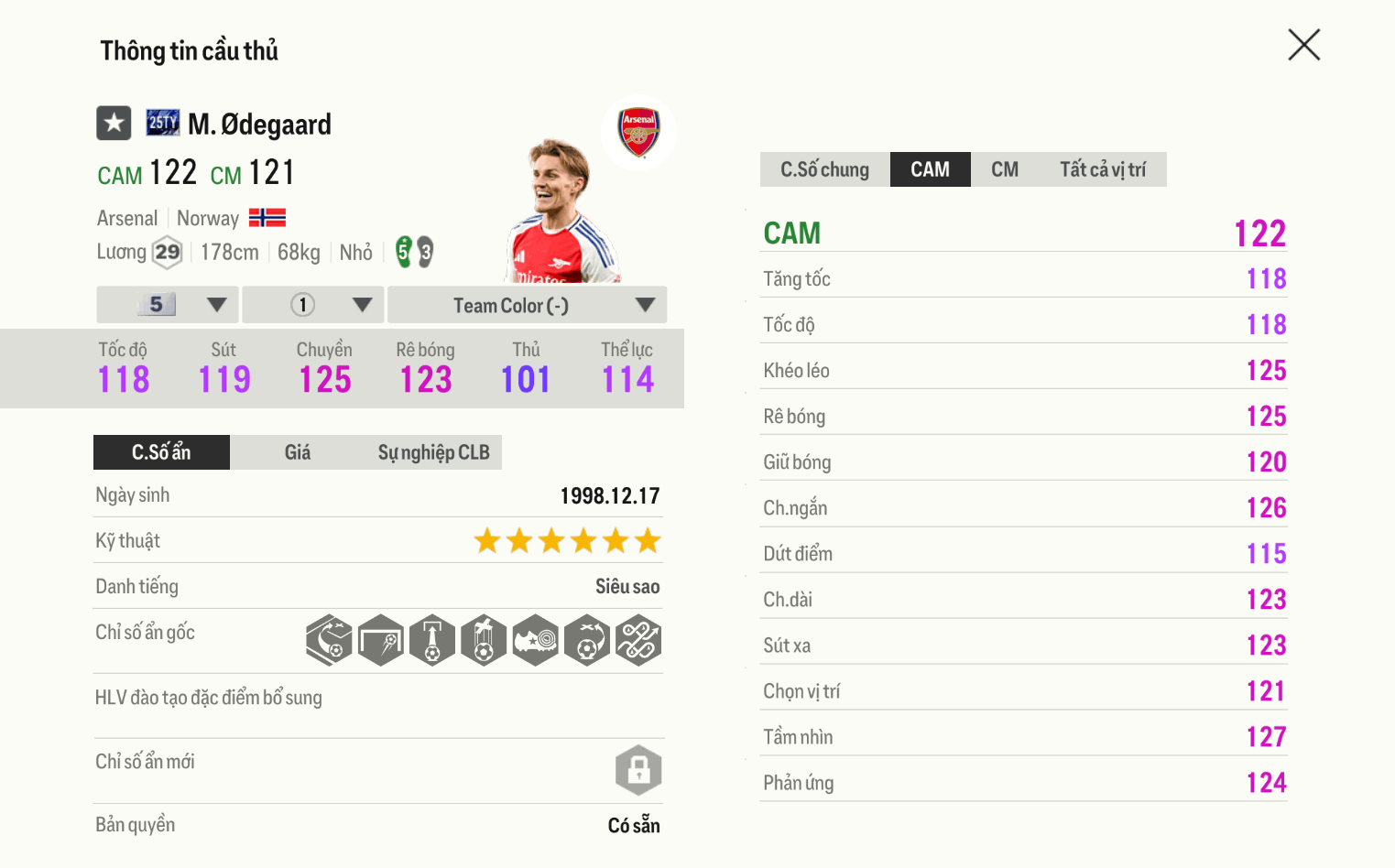Select the C.Số chung tab
Viewport: 1395px width, 868px height.
pyautogui.click(x=823, y=168)
